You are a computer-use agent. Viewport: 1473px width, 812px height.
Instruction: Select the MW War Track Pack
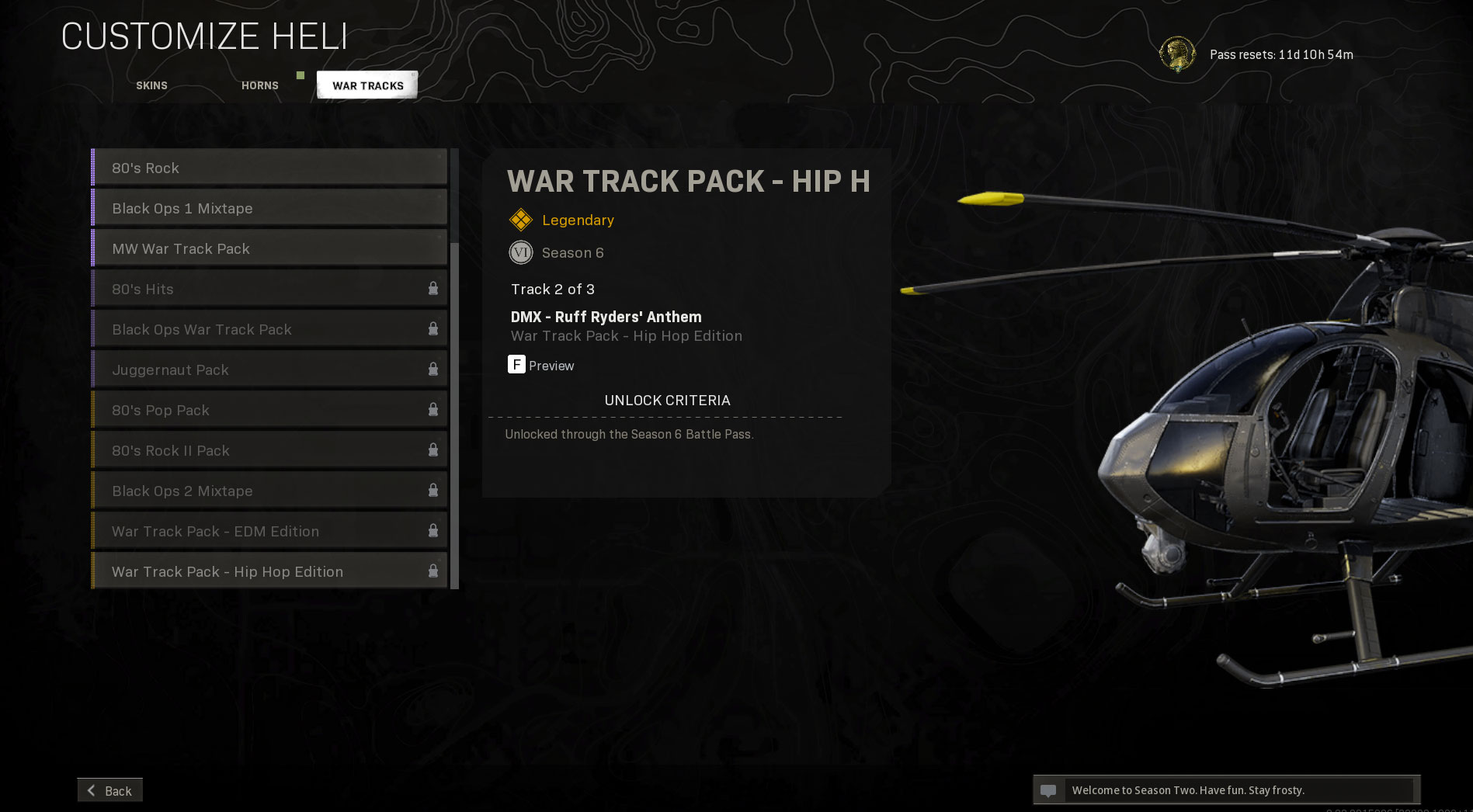(x=233, y=248)
